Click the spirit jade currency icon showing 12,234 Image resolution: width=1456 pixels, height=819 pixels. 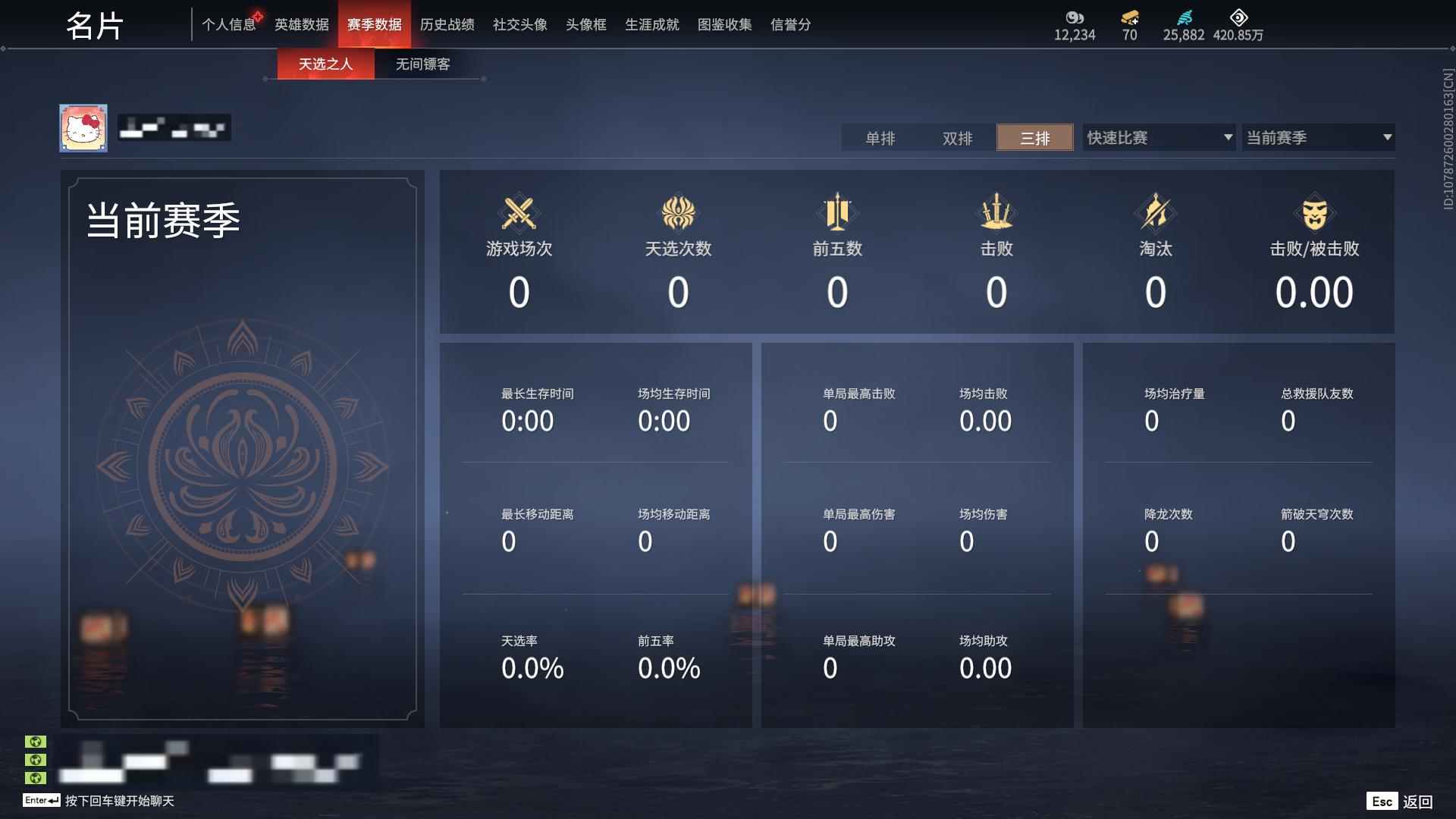[x=1075, y=17]
